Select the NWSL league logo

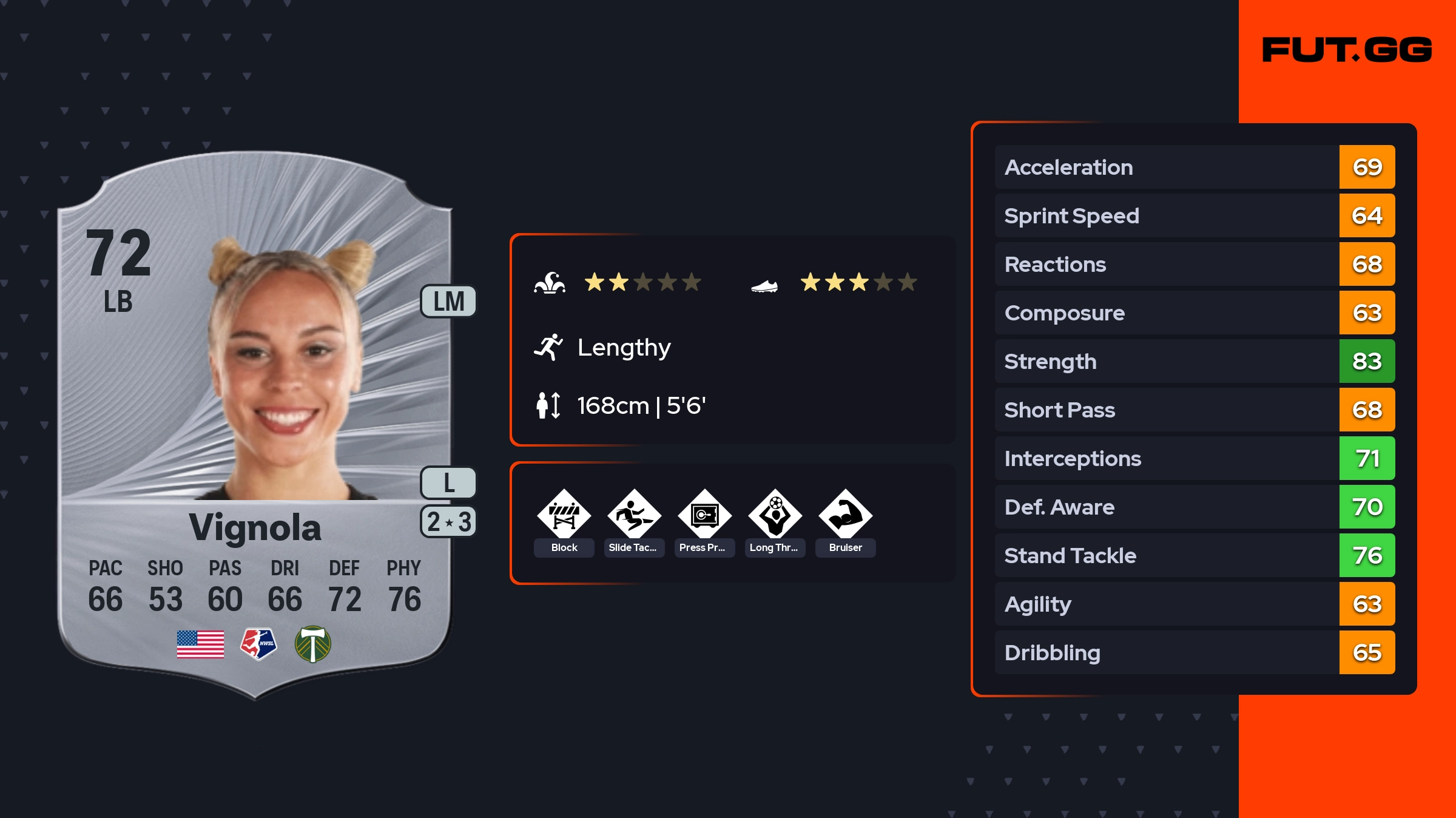click(x=258, y=644)
